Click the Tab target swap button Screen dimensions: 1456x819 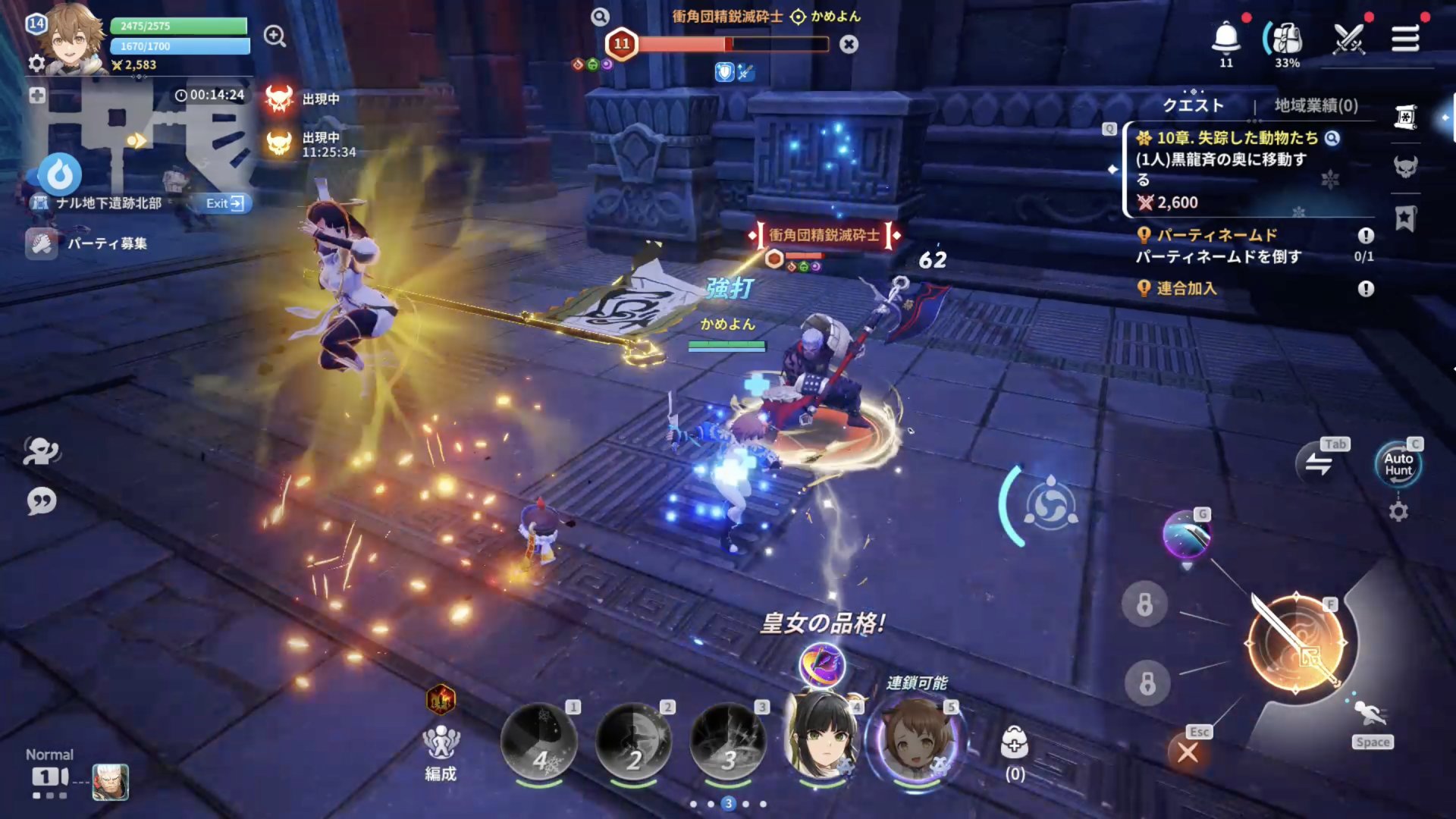(1319, 463)
